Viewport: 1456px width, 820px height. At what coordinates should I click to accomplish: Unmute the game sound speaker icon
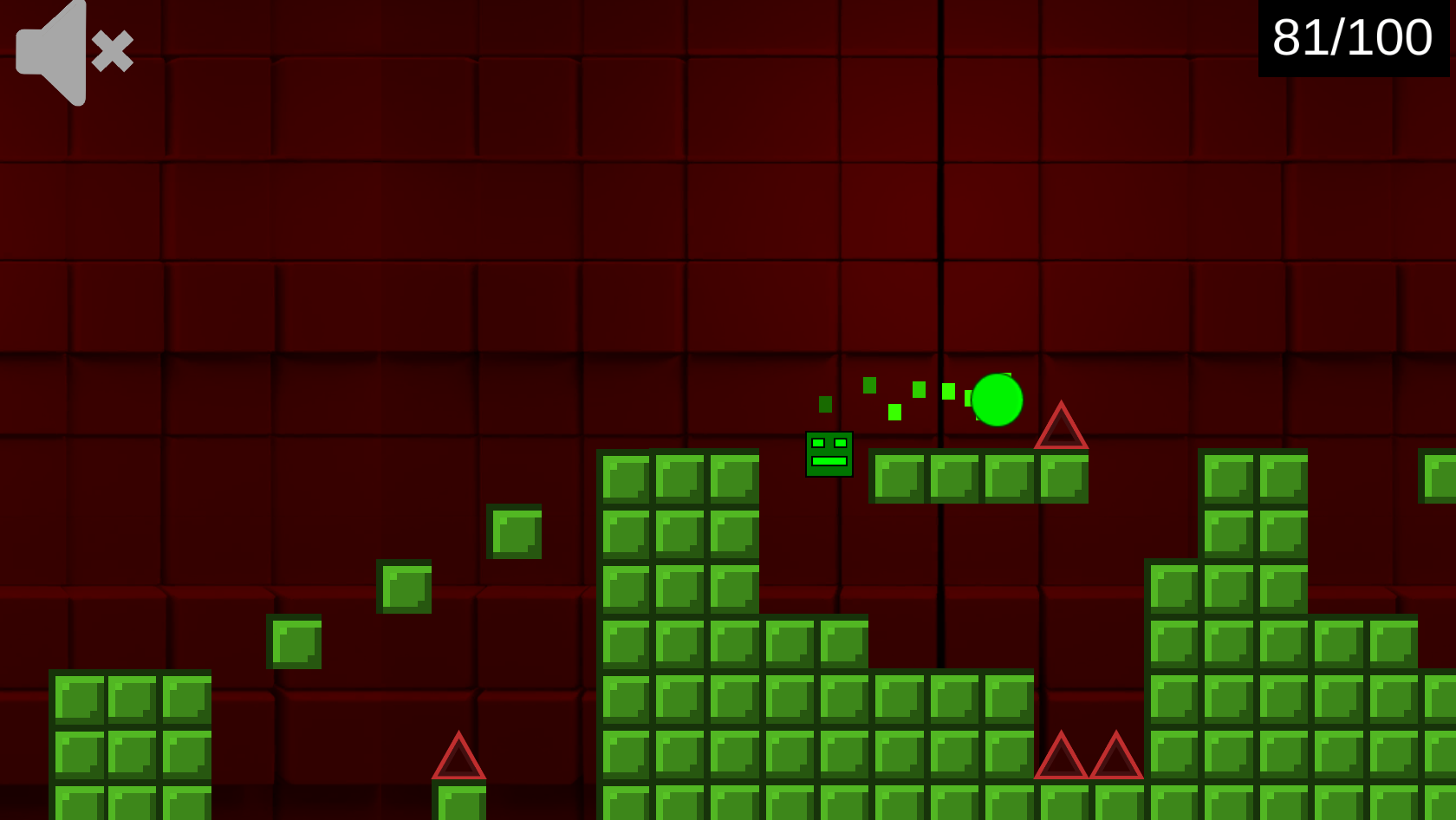point(52,52)
